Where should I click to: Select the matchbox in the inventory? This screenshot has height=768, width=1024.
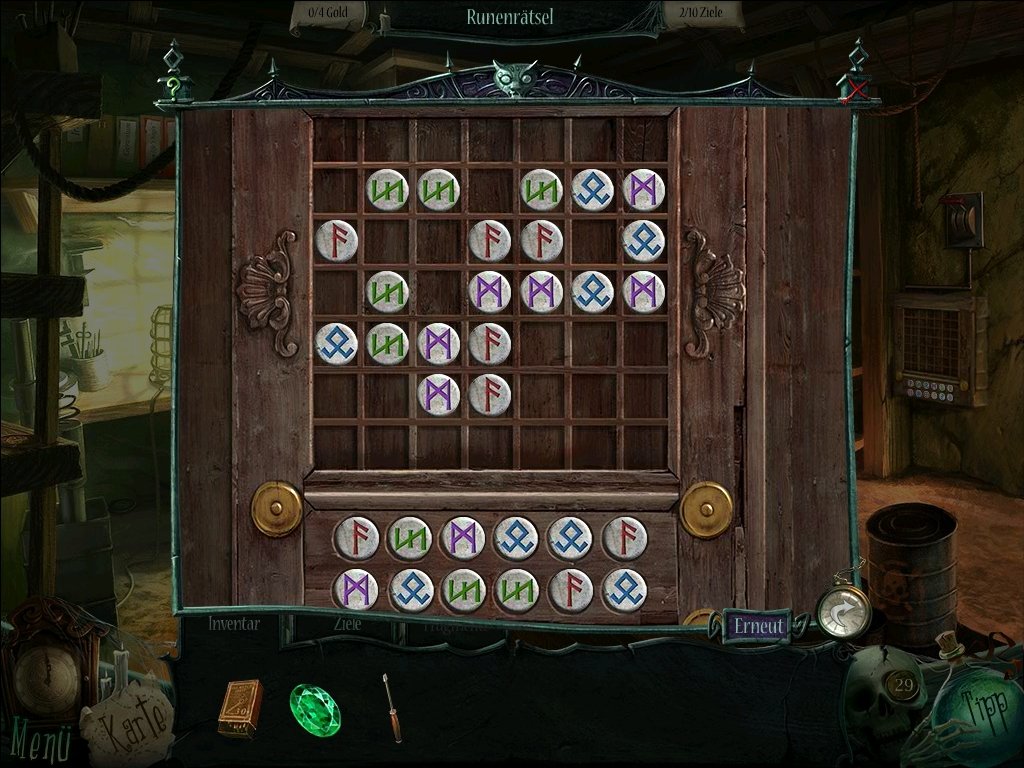coord(240,707)
